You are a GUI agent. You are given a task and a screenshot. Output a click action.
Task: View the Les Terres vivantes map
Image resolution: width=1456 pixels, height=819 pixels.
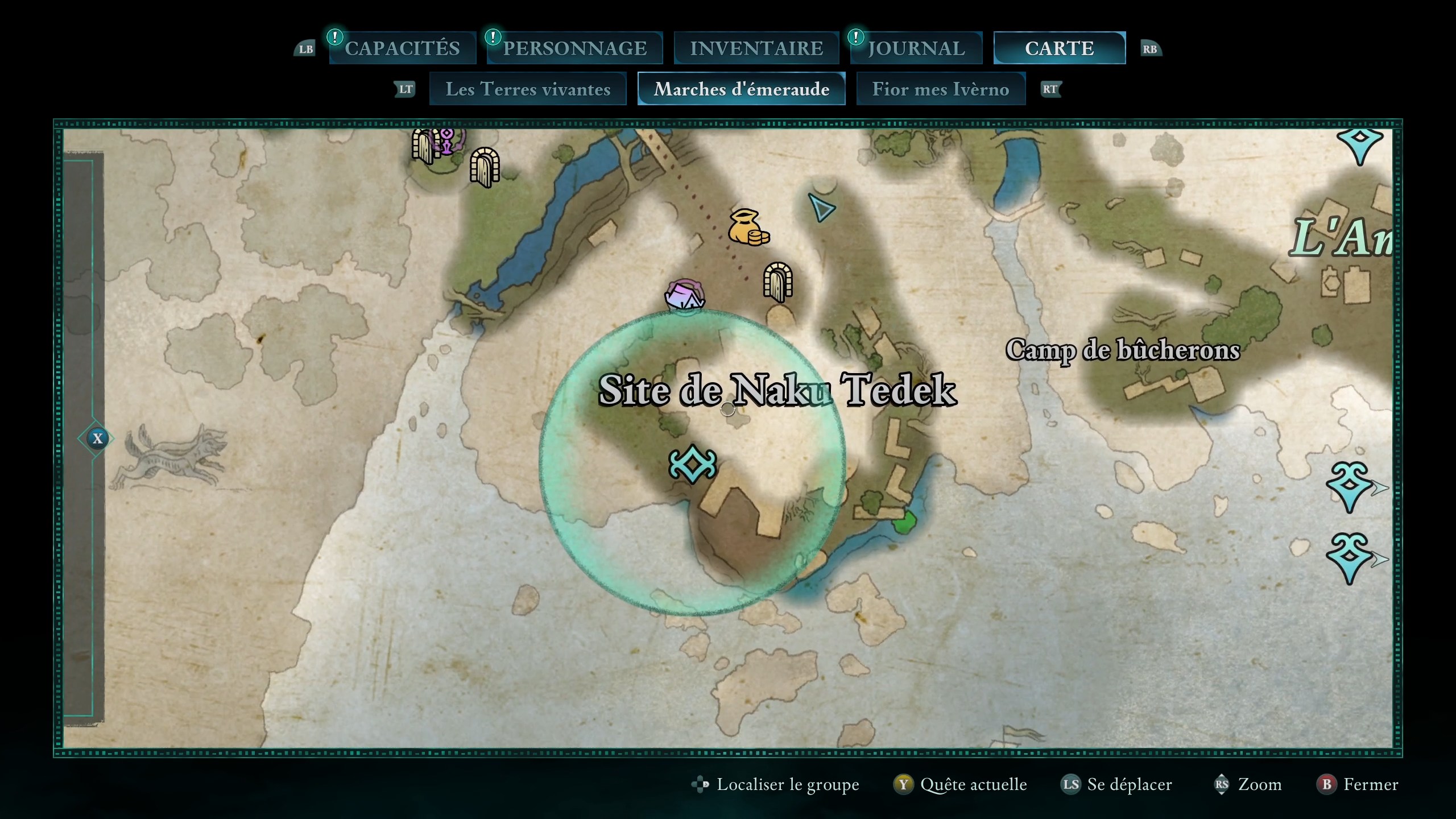[x=528, y=89]
